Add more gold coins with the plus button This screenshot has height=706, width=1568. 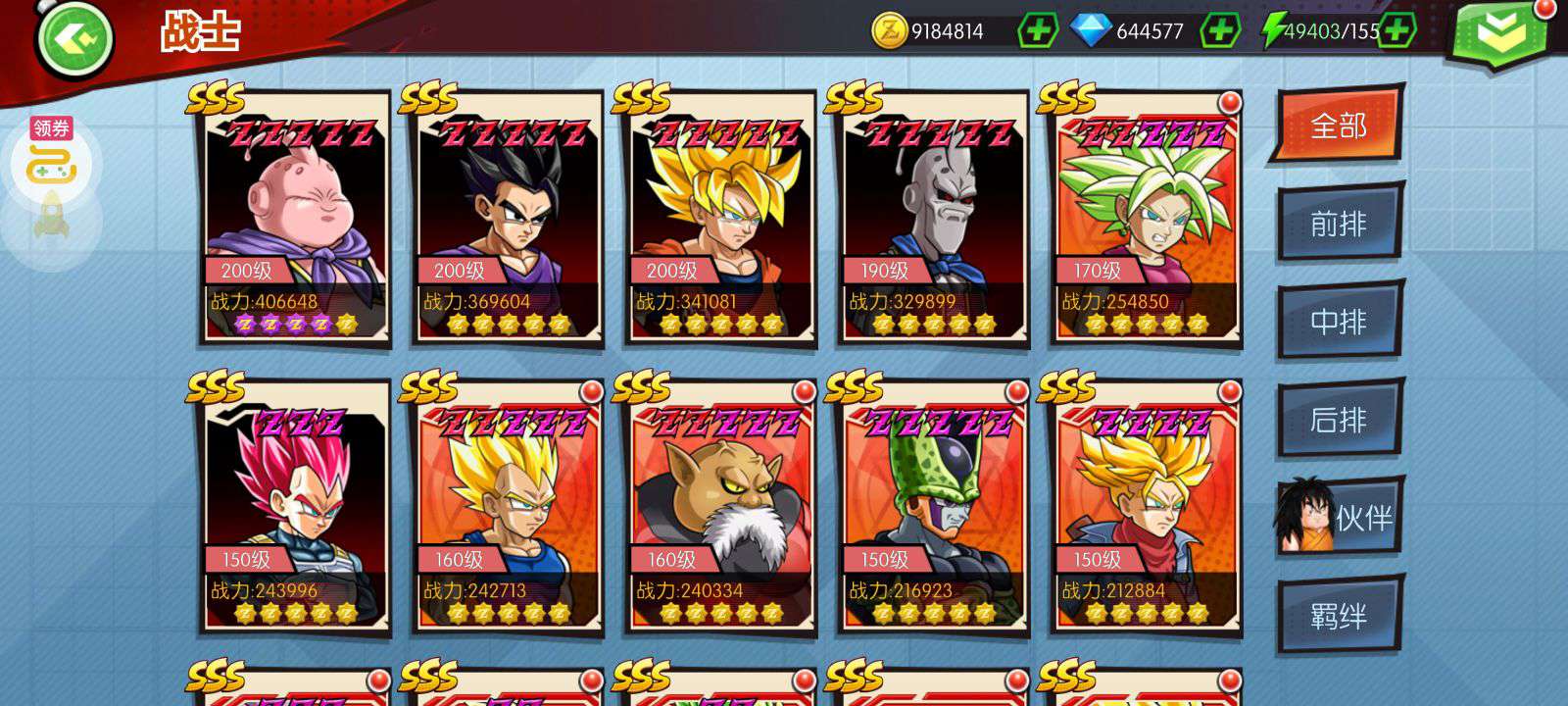coord(1038,31)
